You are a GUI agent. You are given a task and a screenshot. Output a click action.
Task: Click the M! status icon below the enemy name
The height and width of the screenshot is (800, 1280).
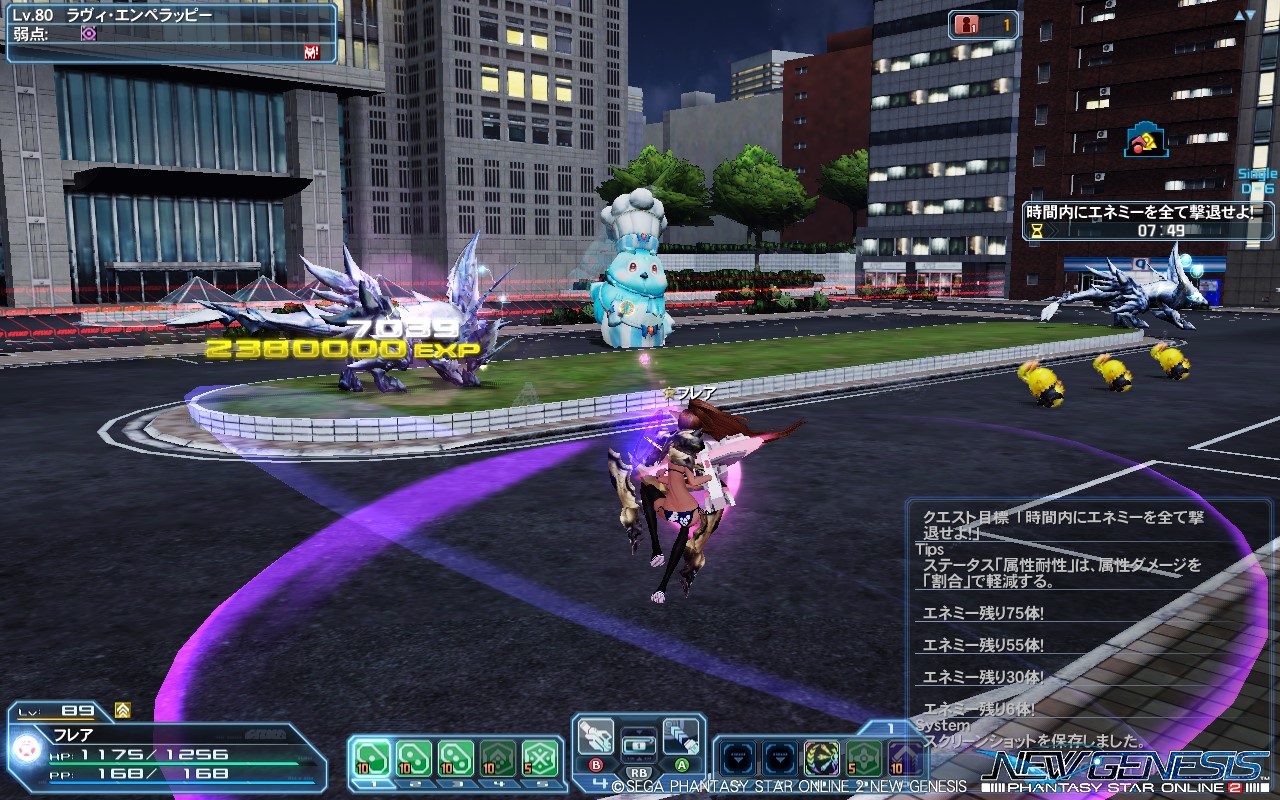(x=310, y=52)
